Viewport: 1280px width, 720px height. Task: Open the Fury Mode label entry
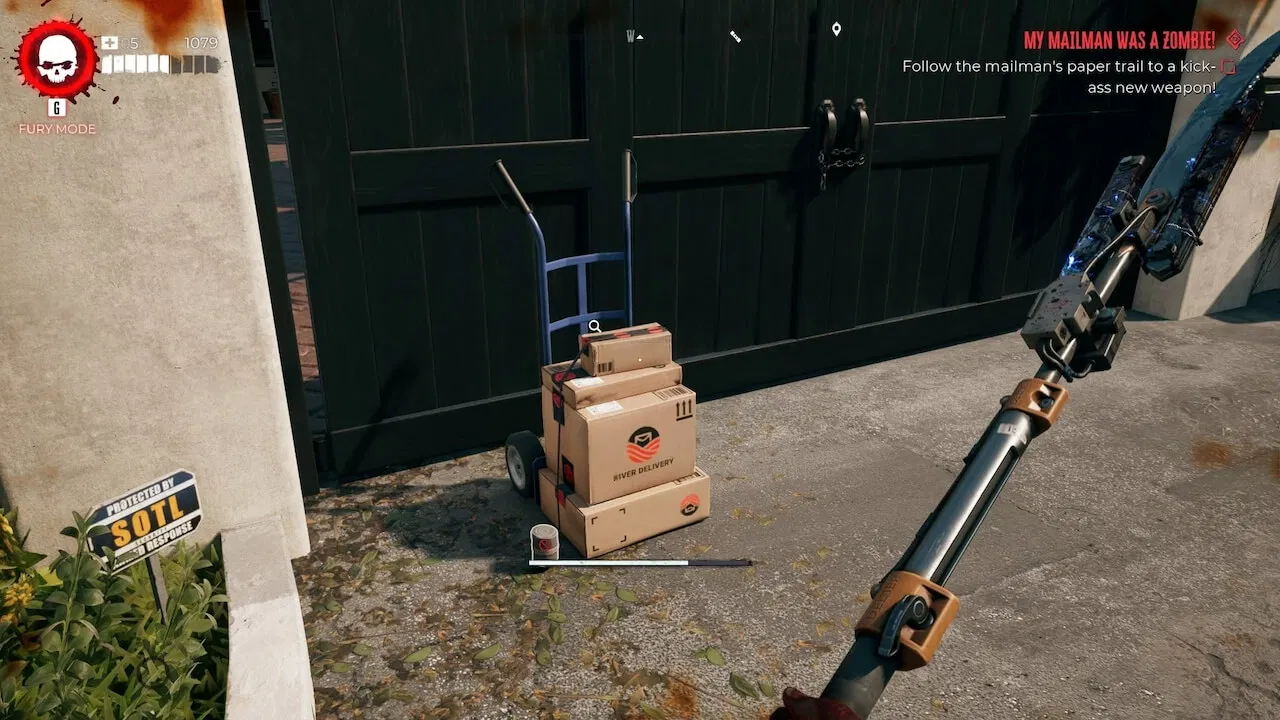coord(56,129)
